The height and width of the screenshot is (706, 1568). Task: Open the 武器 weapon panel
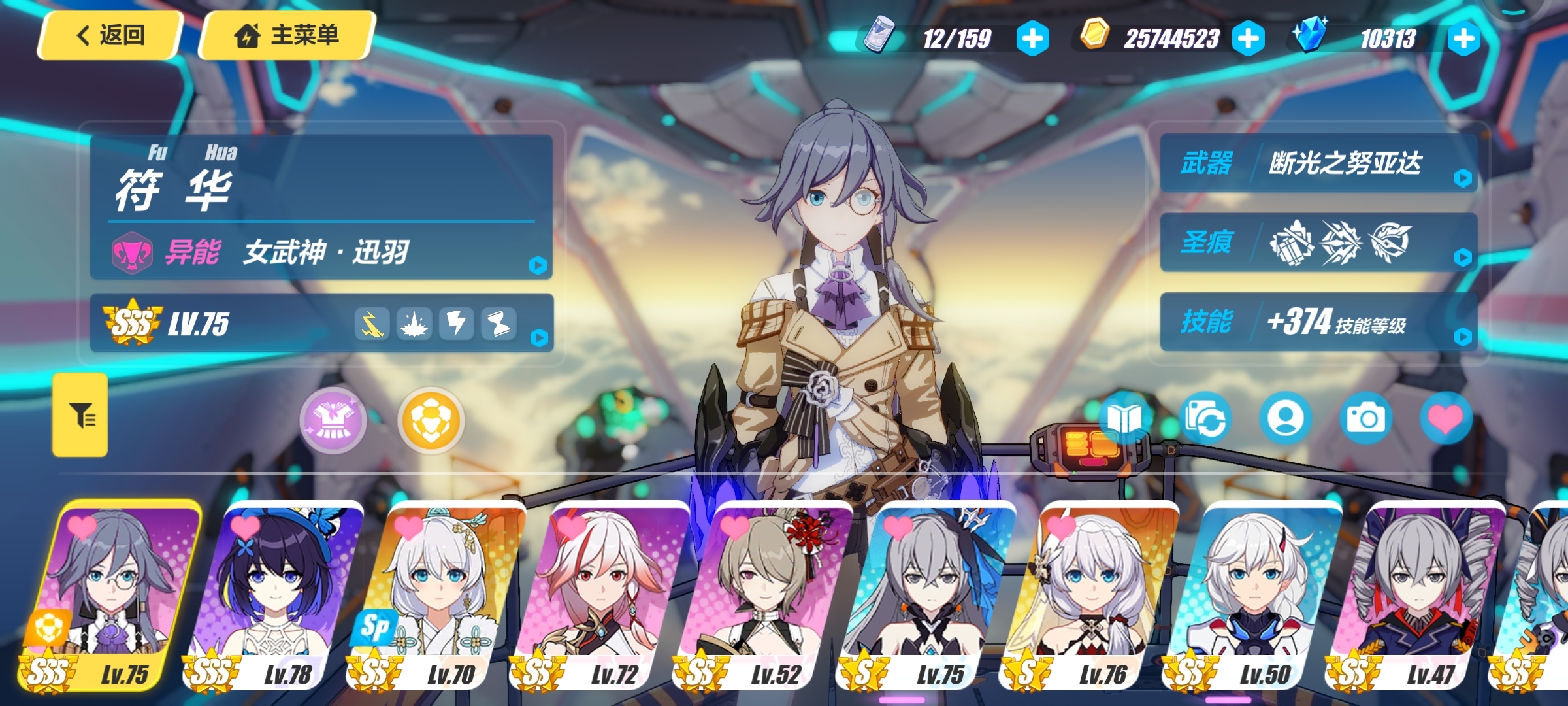click(1318, 163)
